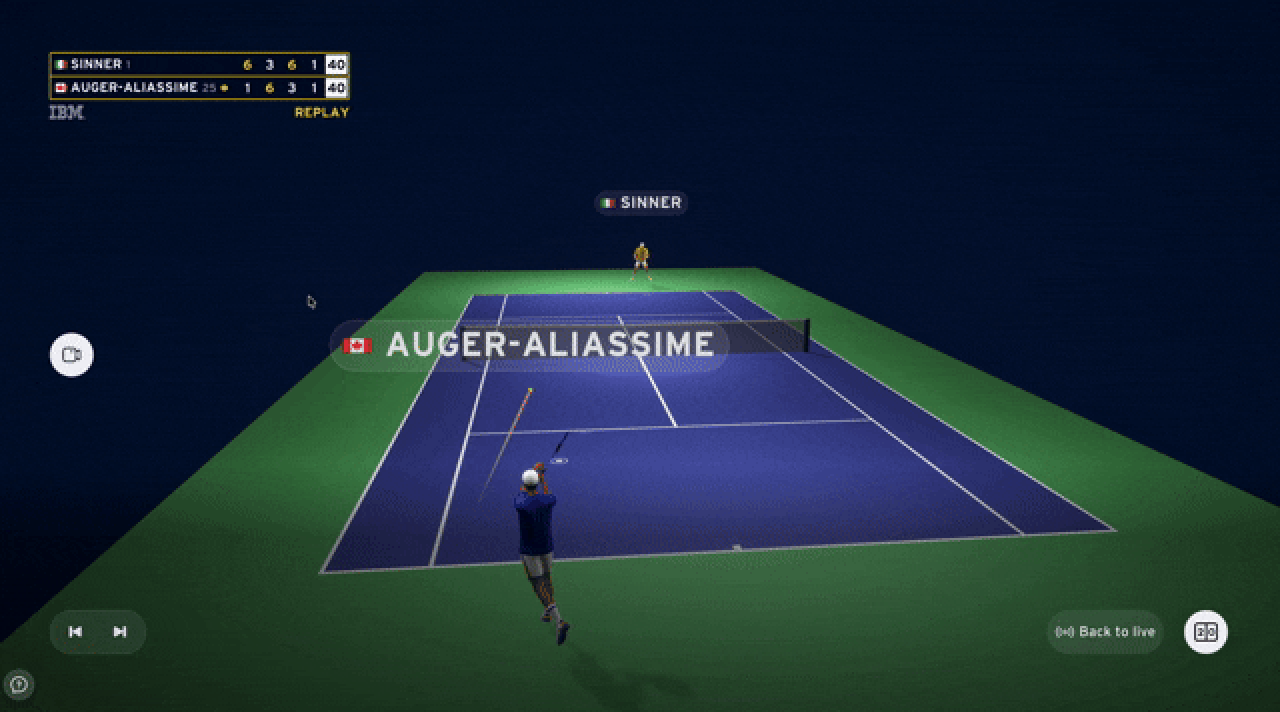The width and height of the screenshot is (1280, 712).
Task: Skip to the previous point
Action: coord(75,632)
